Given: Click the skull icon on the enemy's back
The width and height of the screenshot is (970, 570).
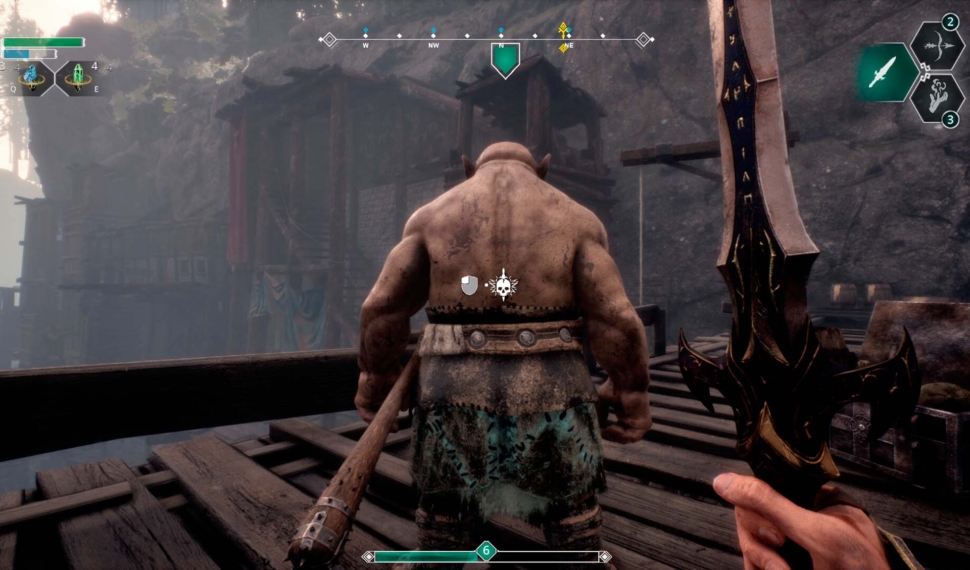Looking at the screenshot, I should pyautogui.click(x=502, y=286).
